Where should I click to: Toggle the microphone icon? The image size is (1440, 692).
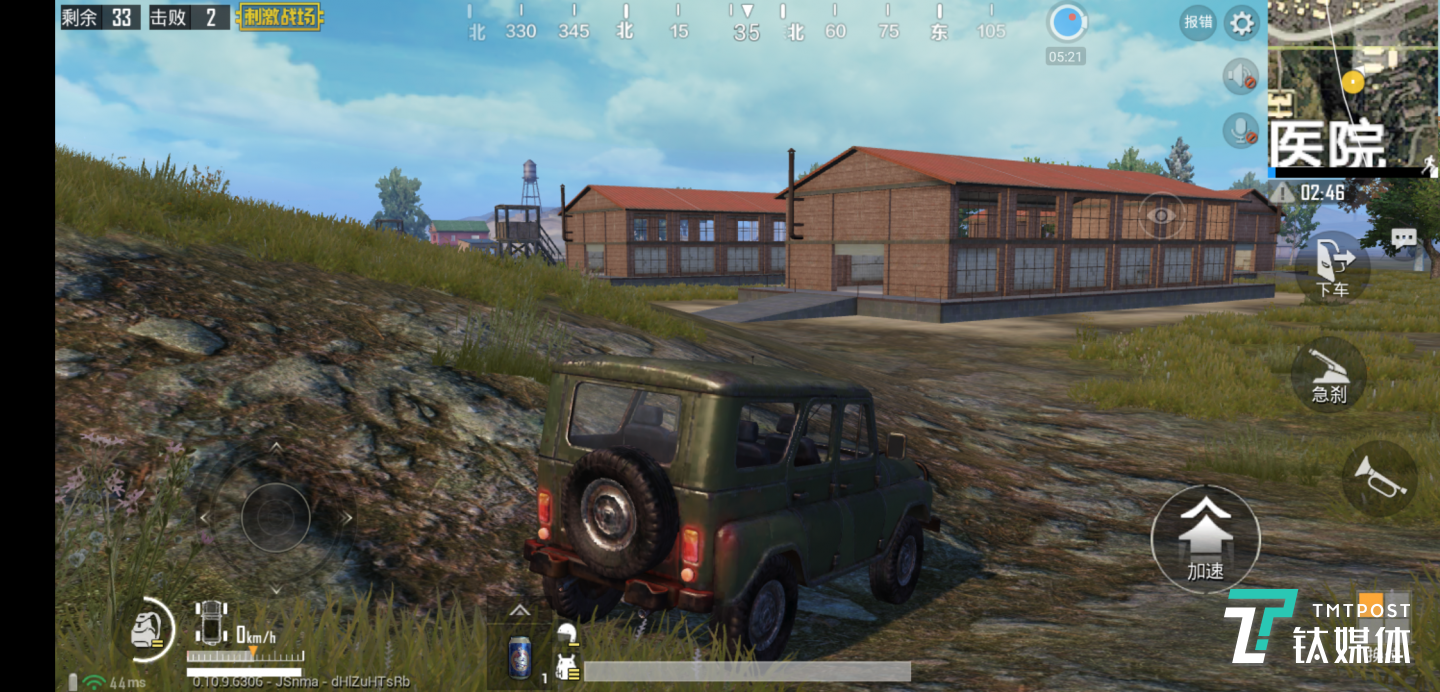coord(1241,131)
